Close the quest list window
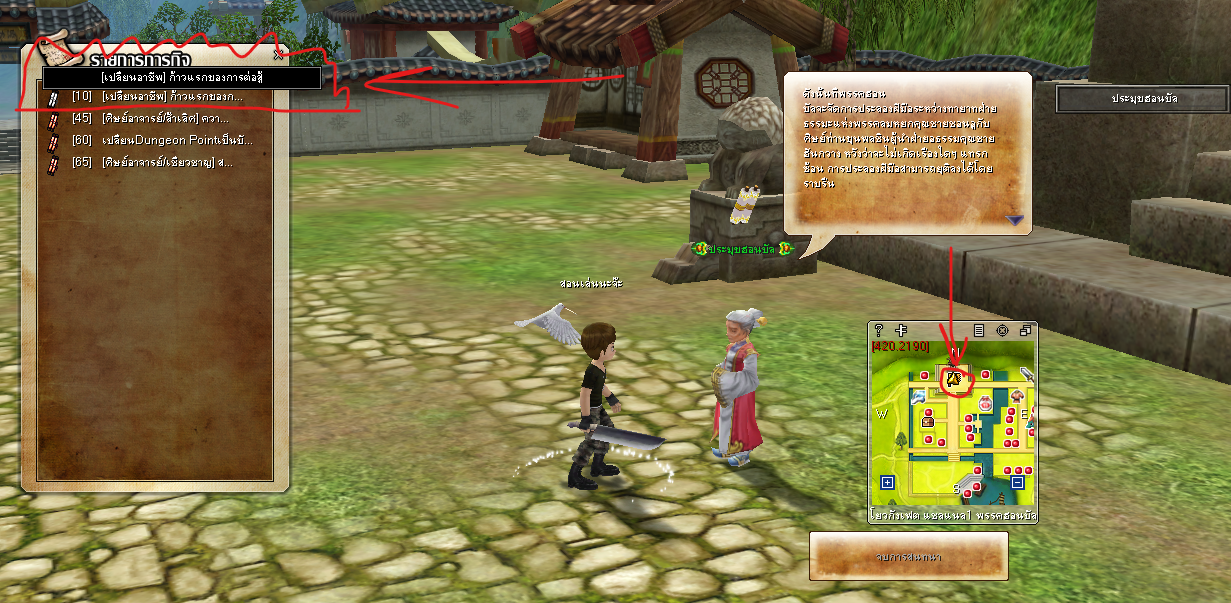The width and height of the screenshot is (1231, 603). tap(278, 53)
